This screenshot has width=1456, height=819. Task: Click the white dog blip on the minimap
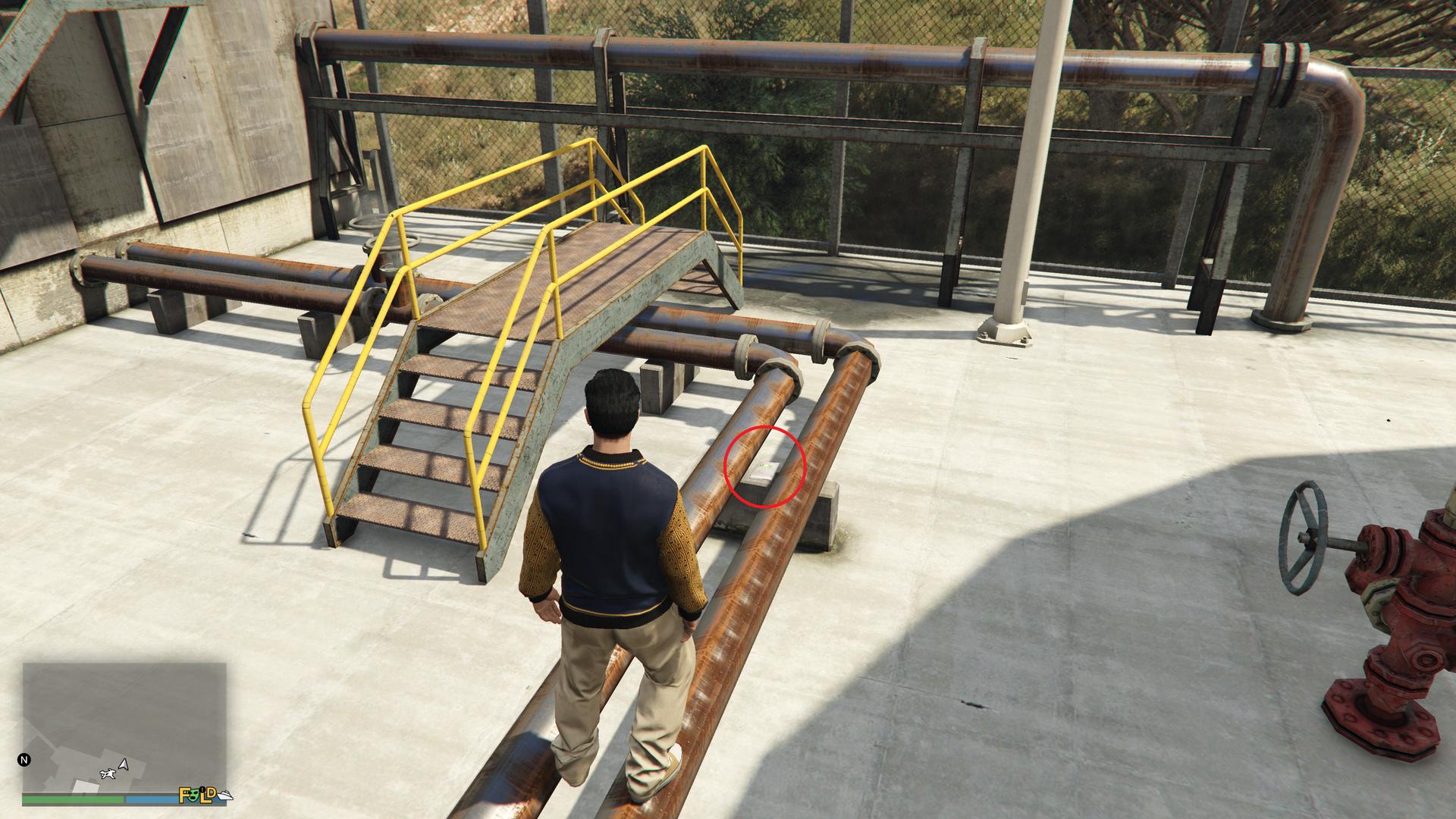[108, 773]
